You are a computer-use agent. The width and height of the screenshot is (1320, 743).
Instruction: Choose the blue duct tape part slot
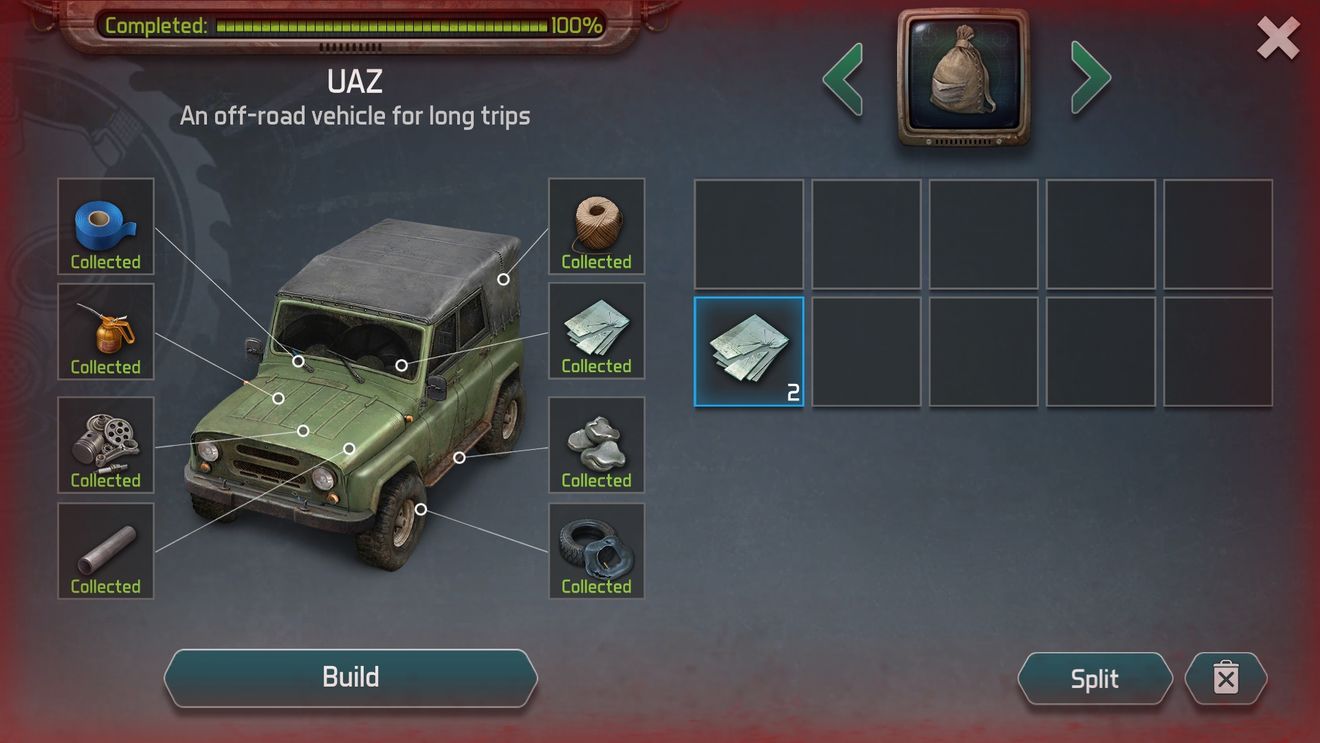tap(106, 227)
